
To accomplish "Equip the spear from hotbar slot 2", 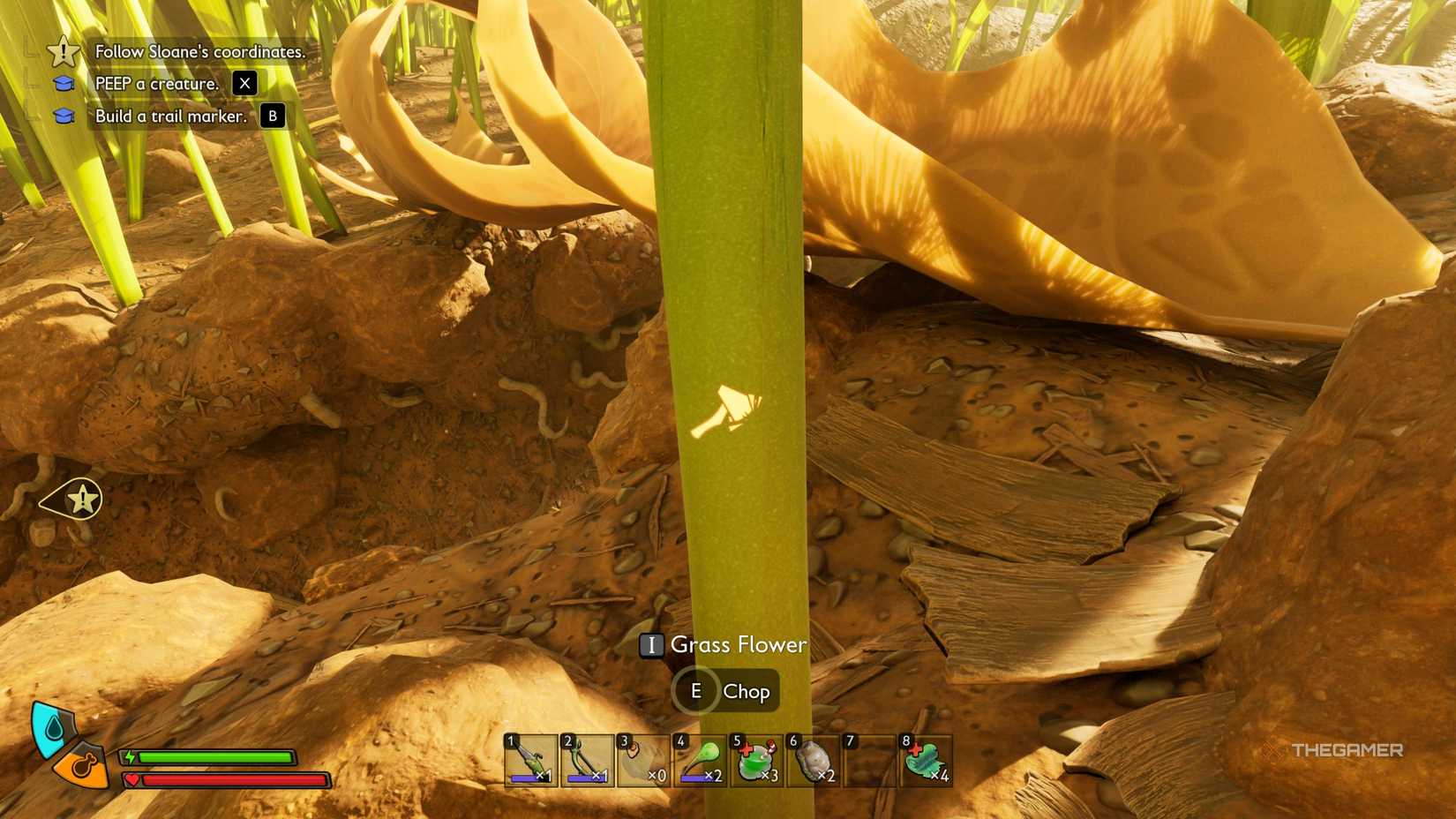I will point(587,761).
